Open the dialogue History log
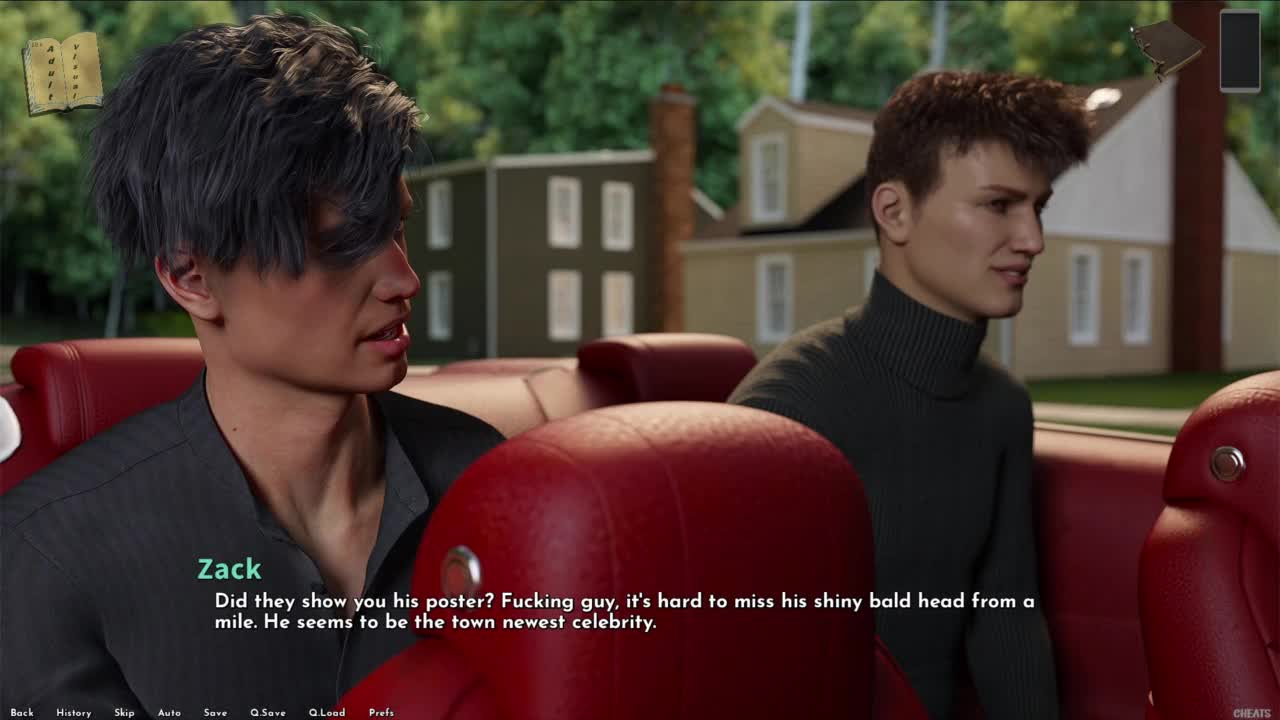The width and height of the screenshot is (1280, 720). pyautogui.click(x=74, y=713)
